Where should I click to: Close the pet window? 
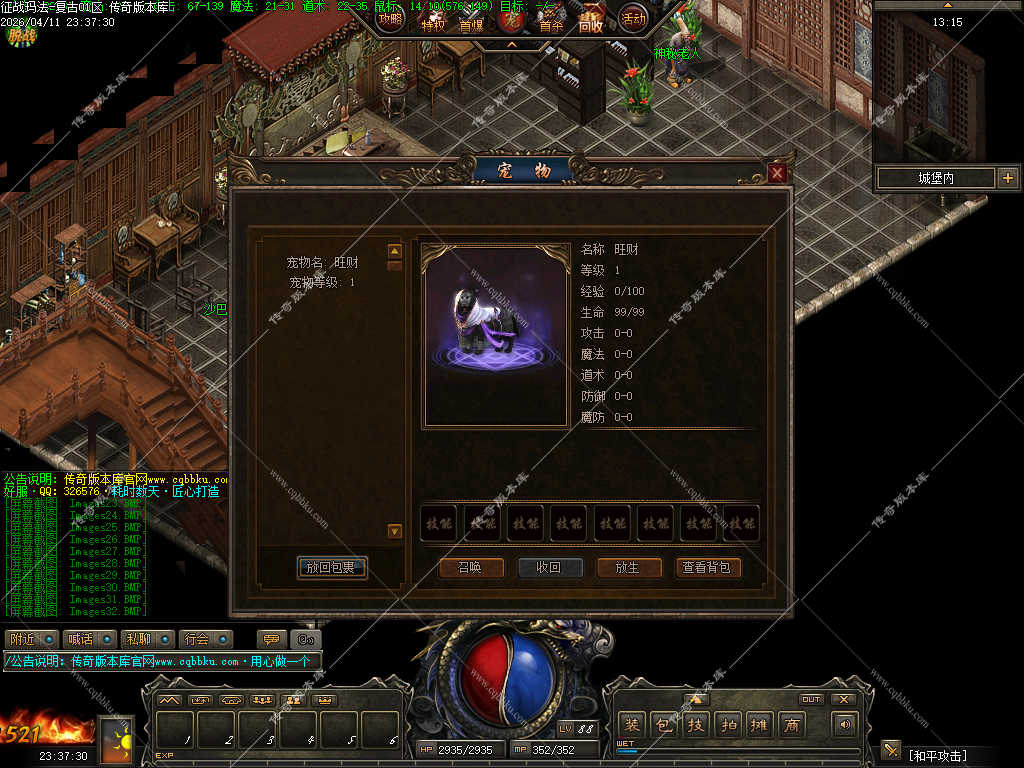click(x=777, y=173)
